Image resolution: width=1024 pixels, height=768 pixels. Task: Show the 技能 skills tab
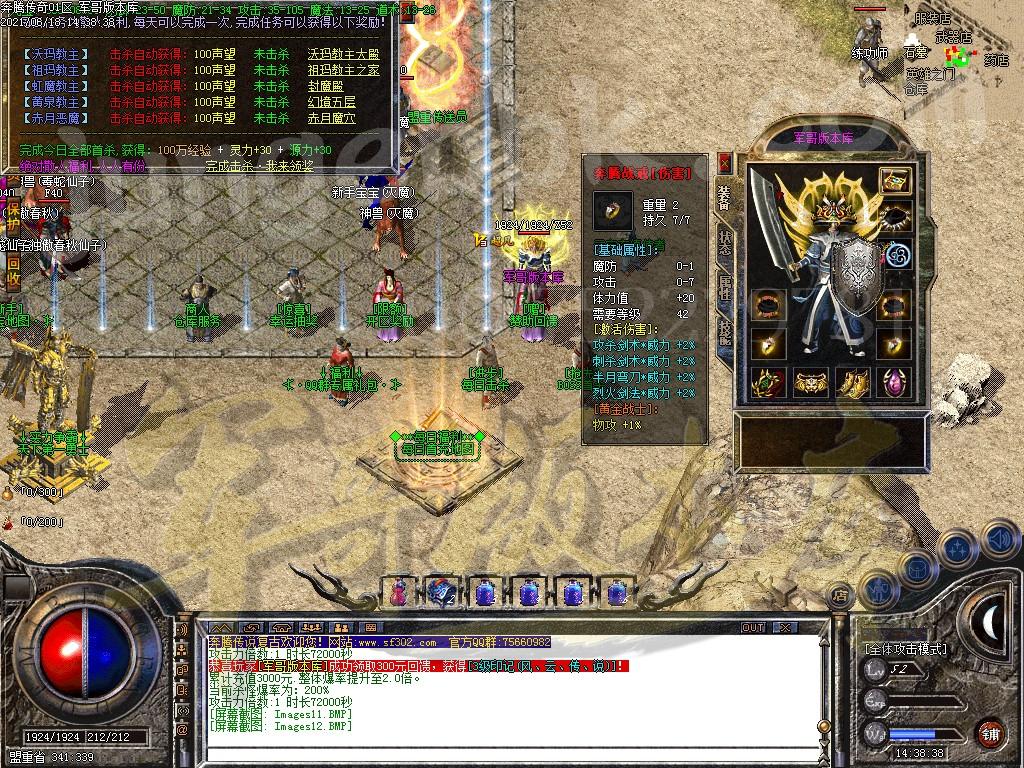[725, 333]
